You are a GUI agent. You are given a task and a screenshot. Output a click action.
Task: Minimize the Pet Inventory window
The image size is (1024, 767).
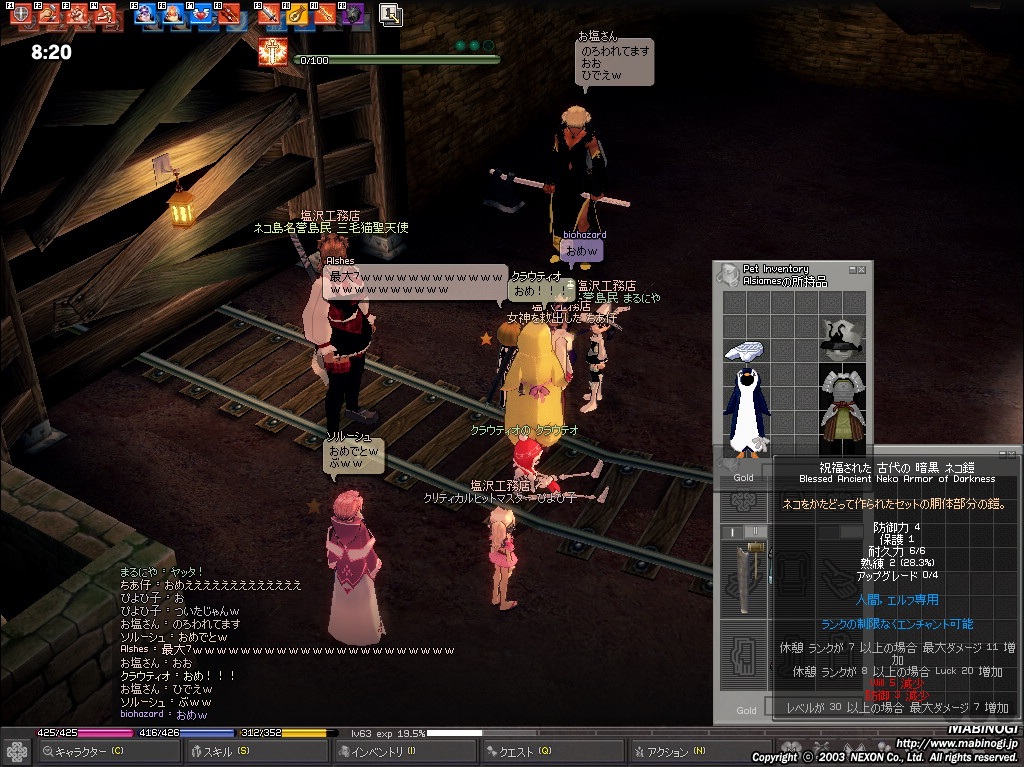852,269
